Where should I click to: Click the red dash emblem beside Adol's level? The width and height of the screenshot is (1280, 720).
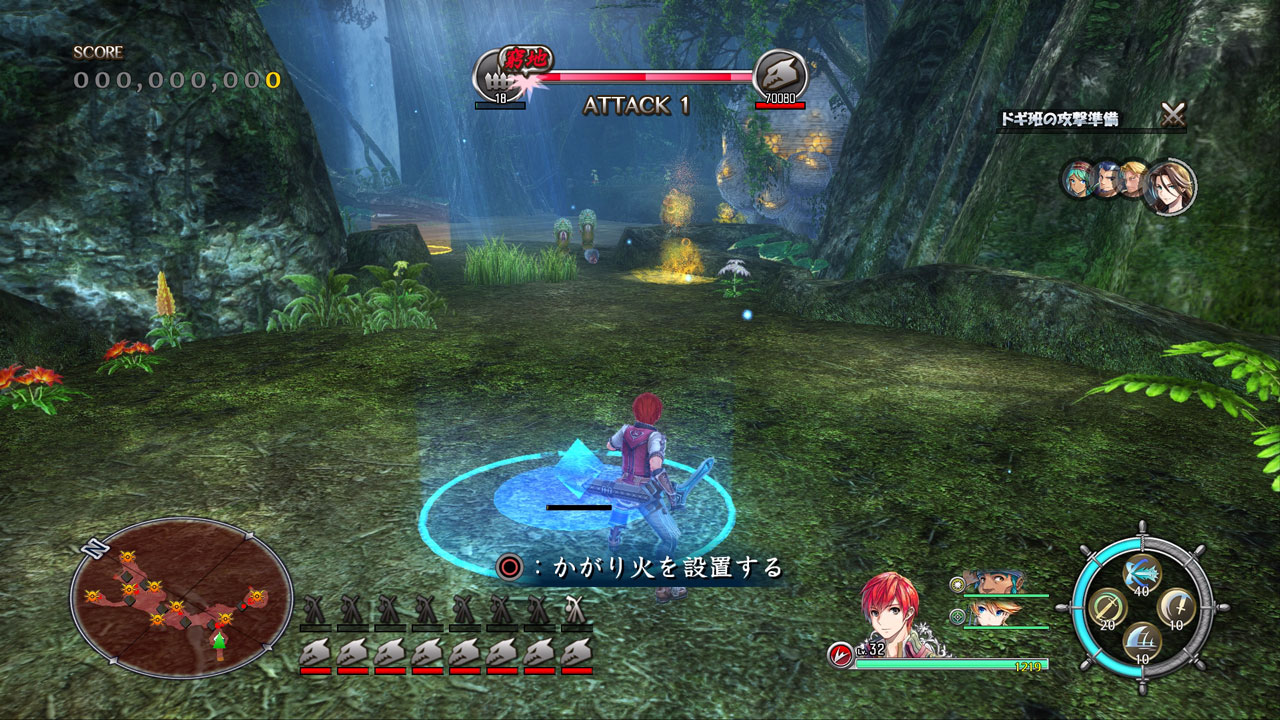tap(840, 656)
